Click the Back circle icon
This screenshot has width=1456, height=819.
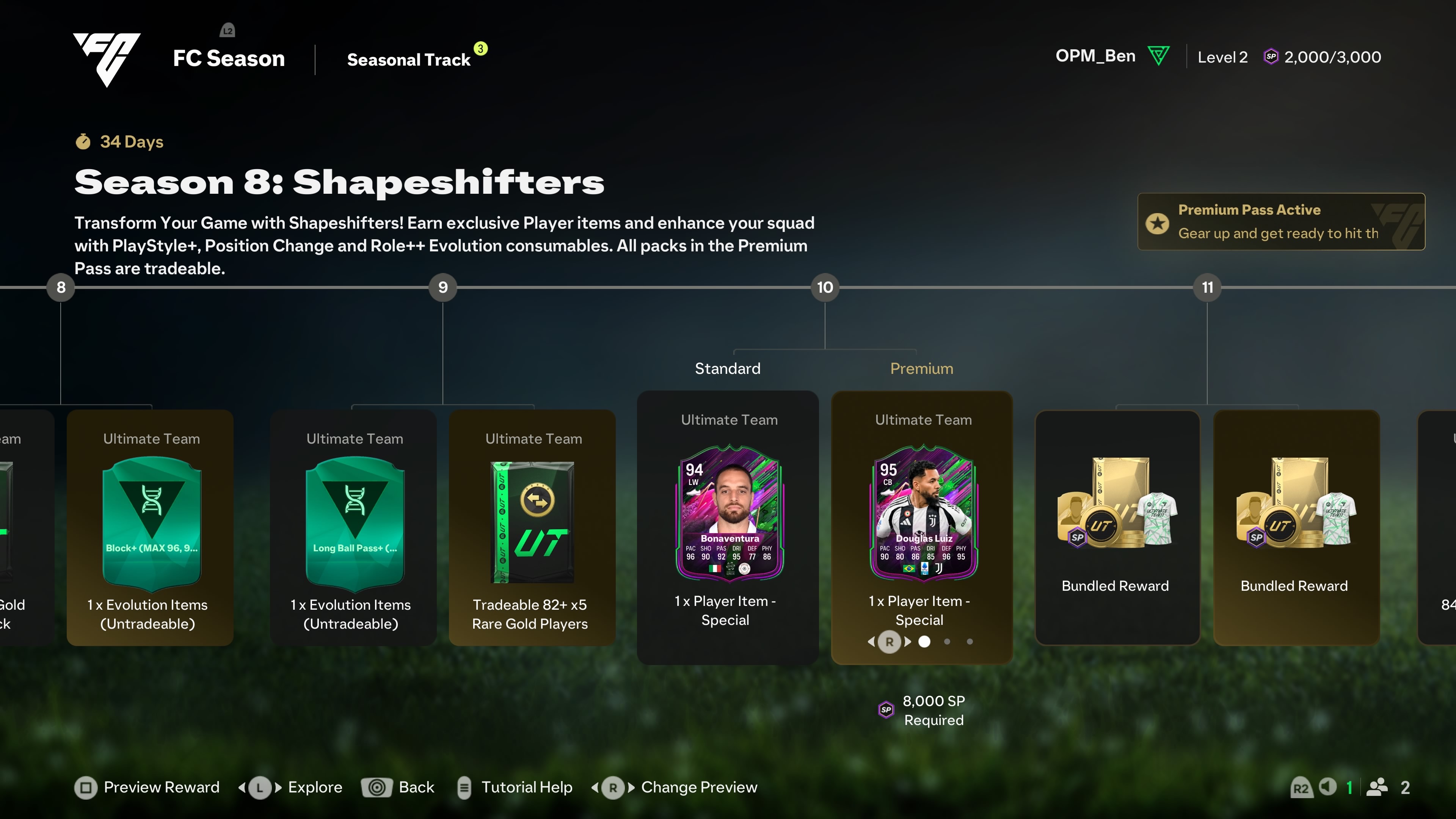377,788
